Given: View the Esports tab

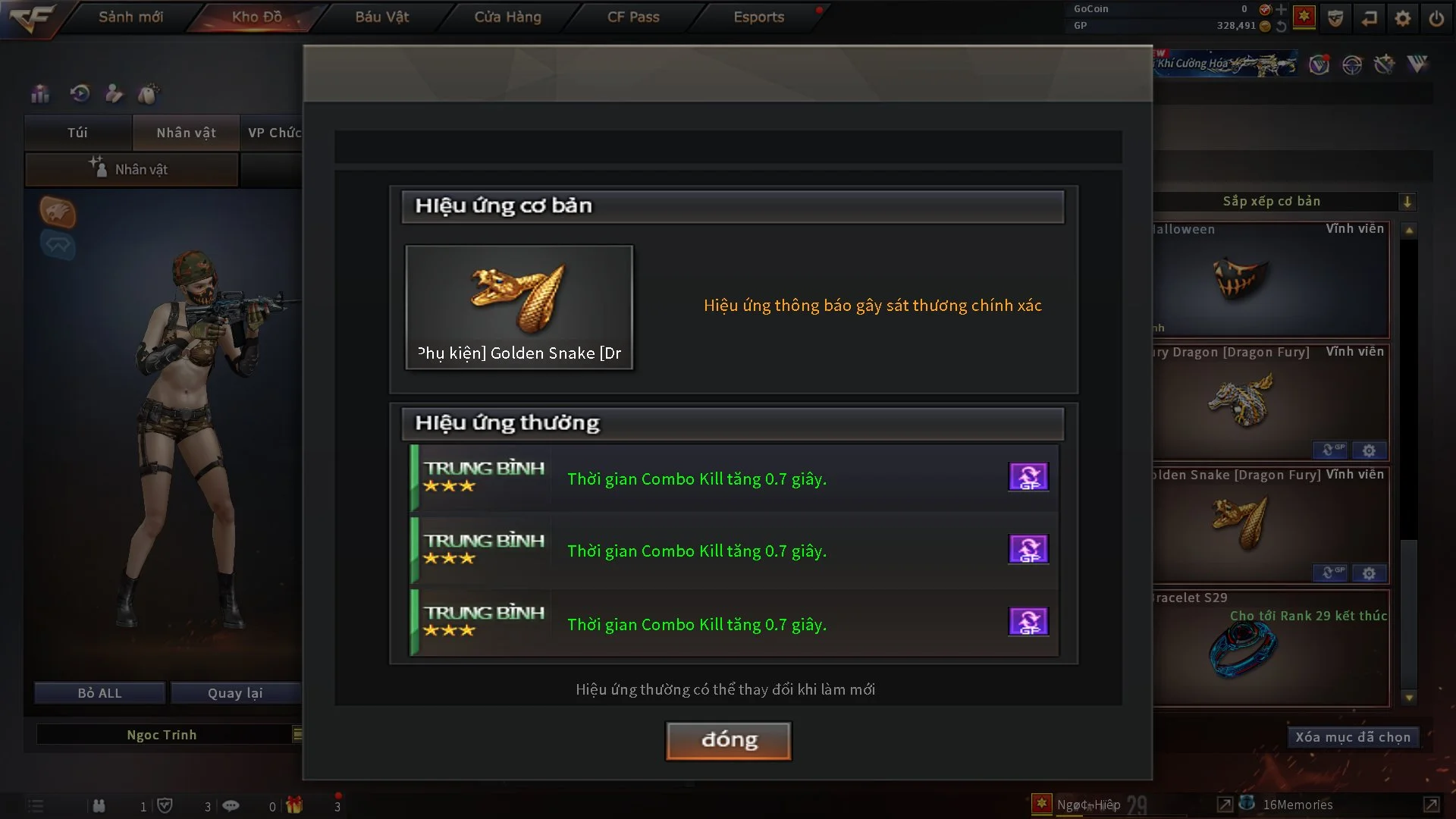Looking at the screenshot, I should coord(758,17).
